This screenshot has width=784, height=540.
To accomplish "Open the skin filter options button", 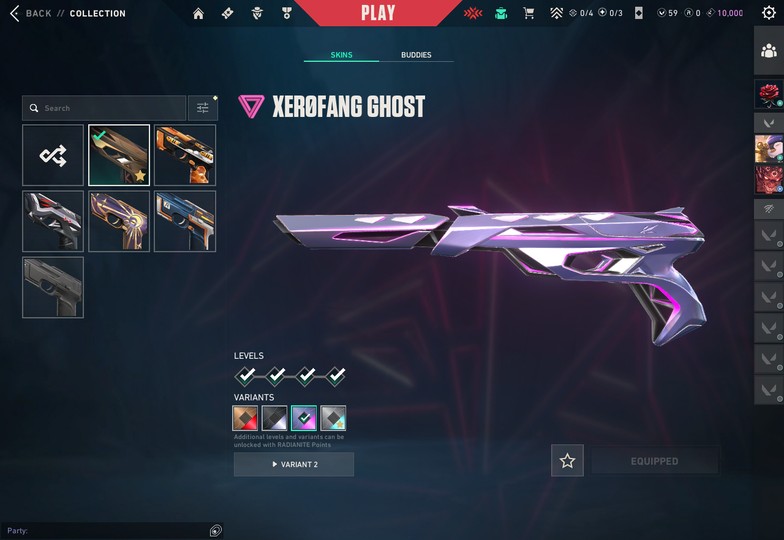I will [x=203, y=108].
